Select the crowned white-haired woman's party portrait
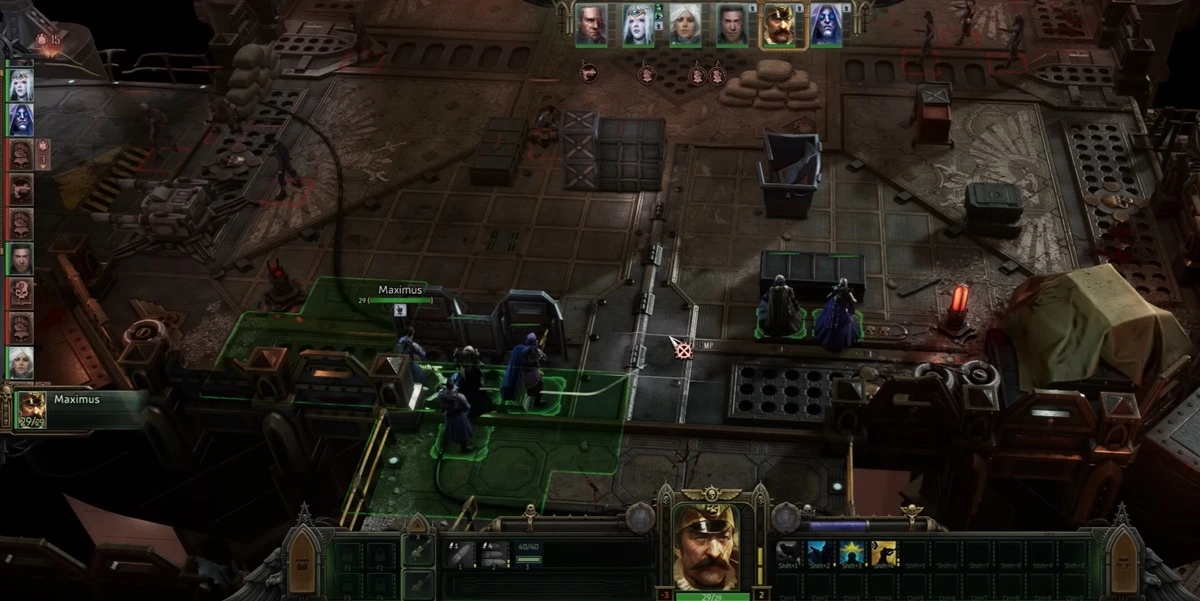Image resolution: width=1200 pixels, height=601 pixels. coord(638,25)
